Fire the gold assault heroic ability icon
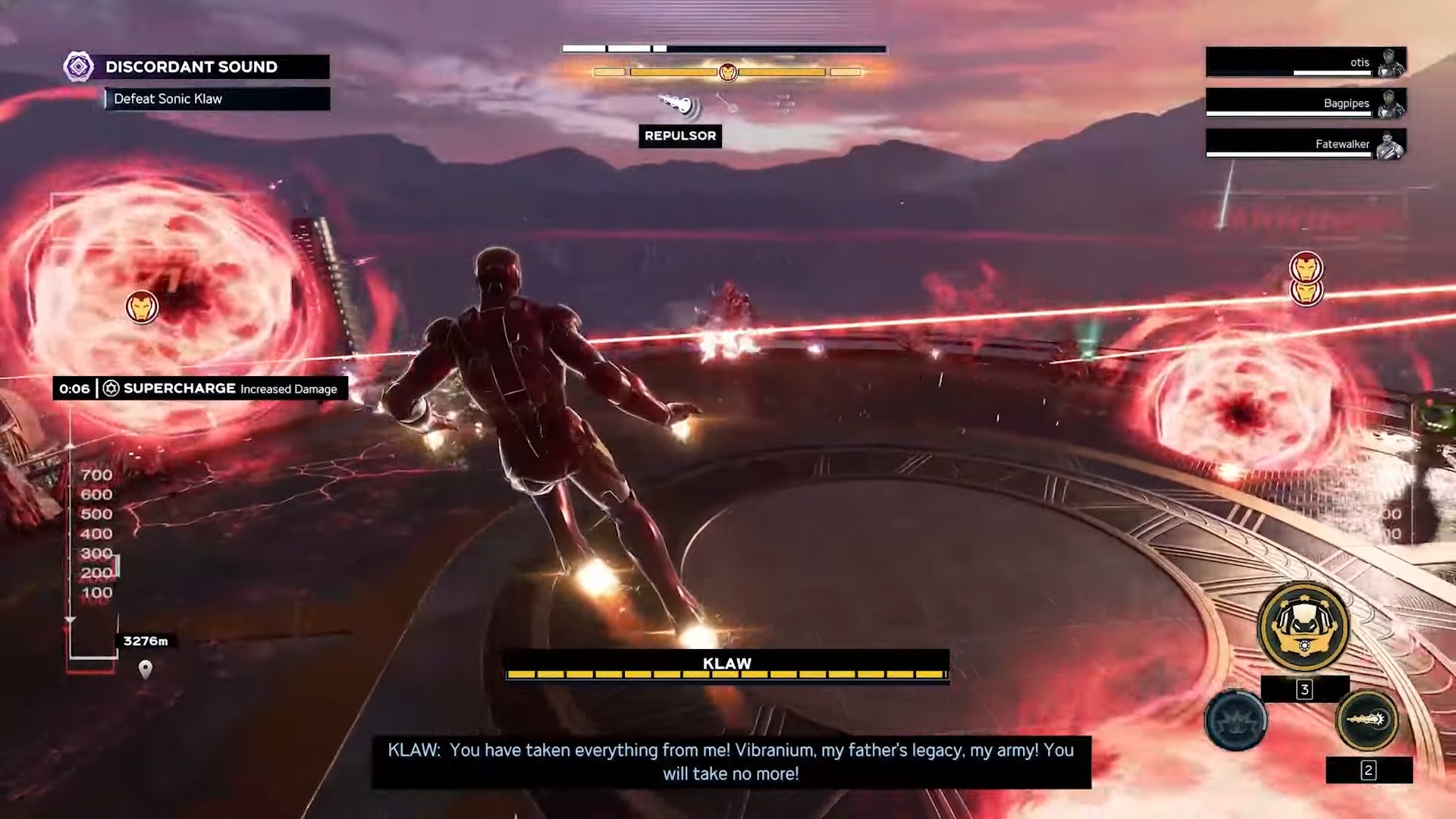This screenshot has height=819, width=1456. 1367,719
